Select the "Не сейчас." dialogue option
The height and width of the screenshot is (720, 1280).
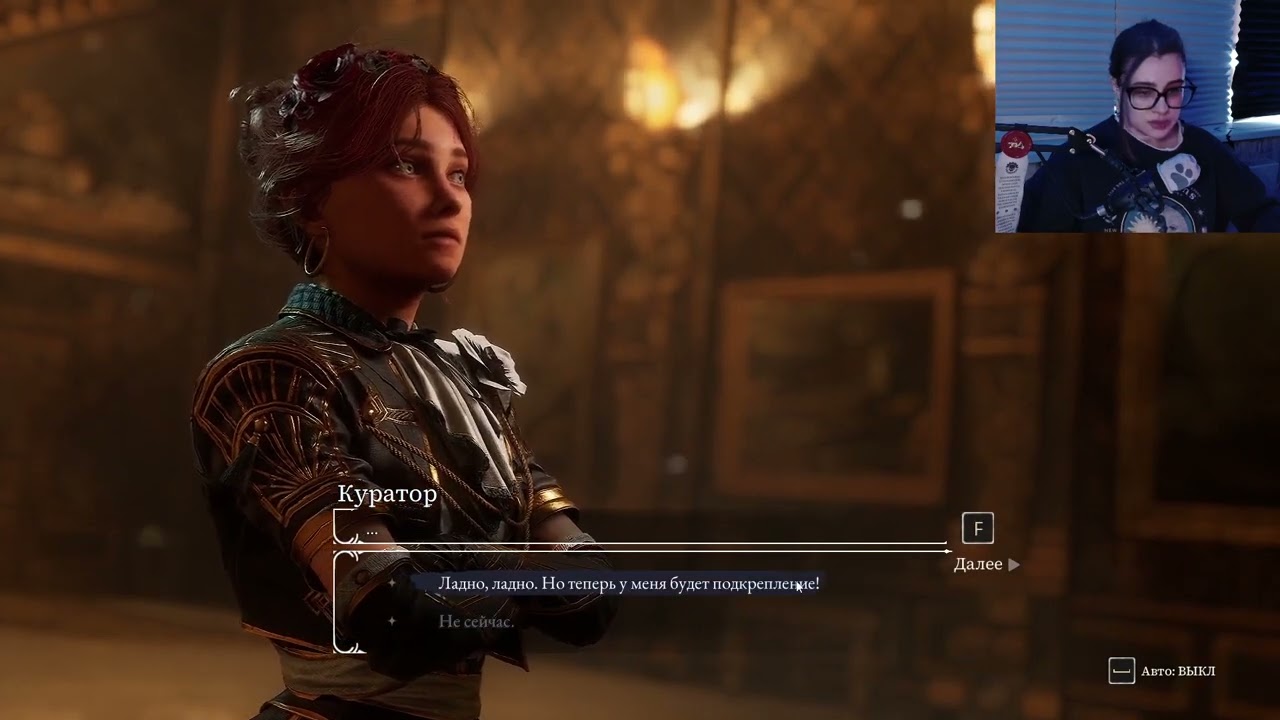point(476,622)
